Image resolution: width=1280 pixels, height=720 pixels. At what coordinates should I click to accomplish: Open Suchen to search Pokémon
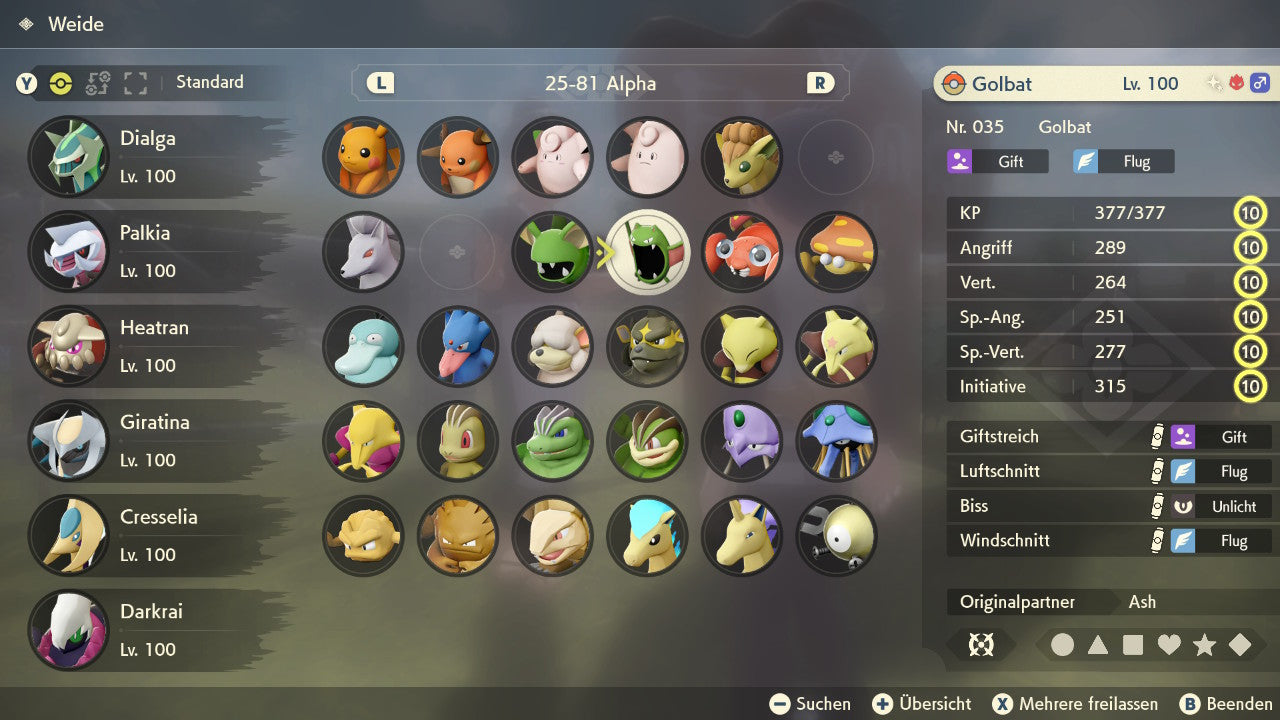[x=810, y=703]
